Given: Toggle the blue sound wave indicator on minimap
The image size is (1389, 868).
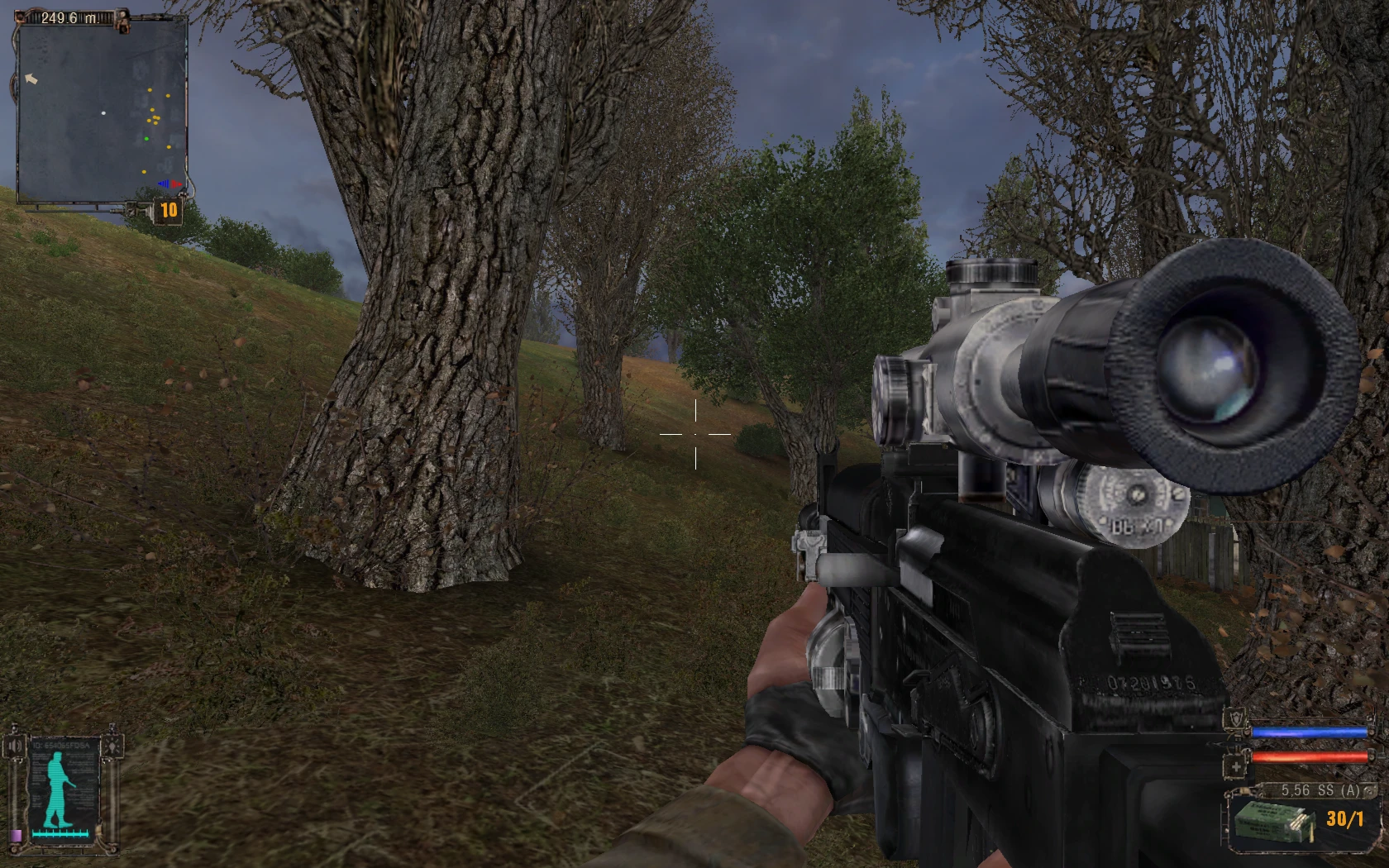Looking at the screenshot, I should pos(164,184).
